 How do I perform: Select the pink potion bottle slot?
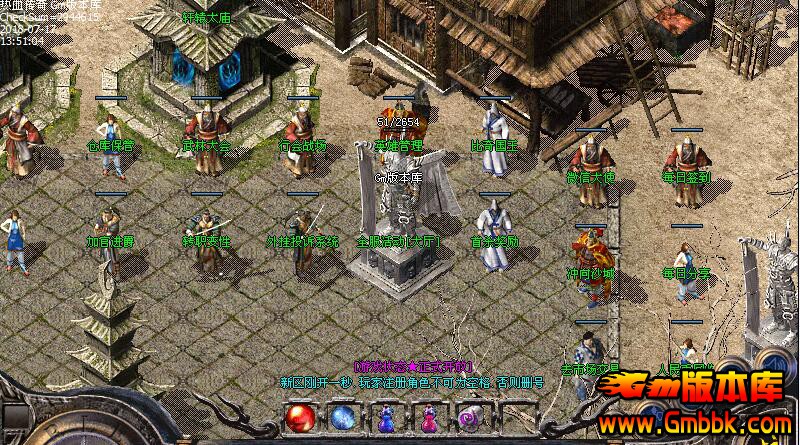point(428,418)
